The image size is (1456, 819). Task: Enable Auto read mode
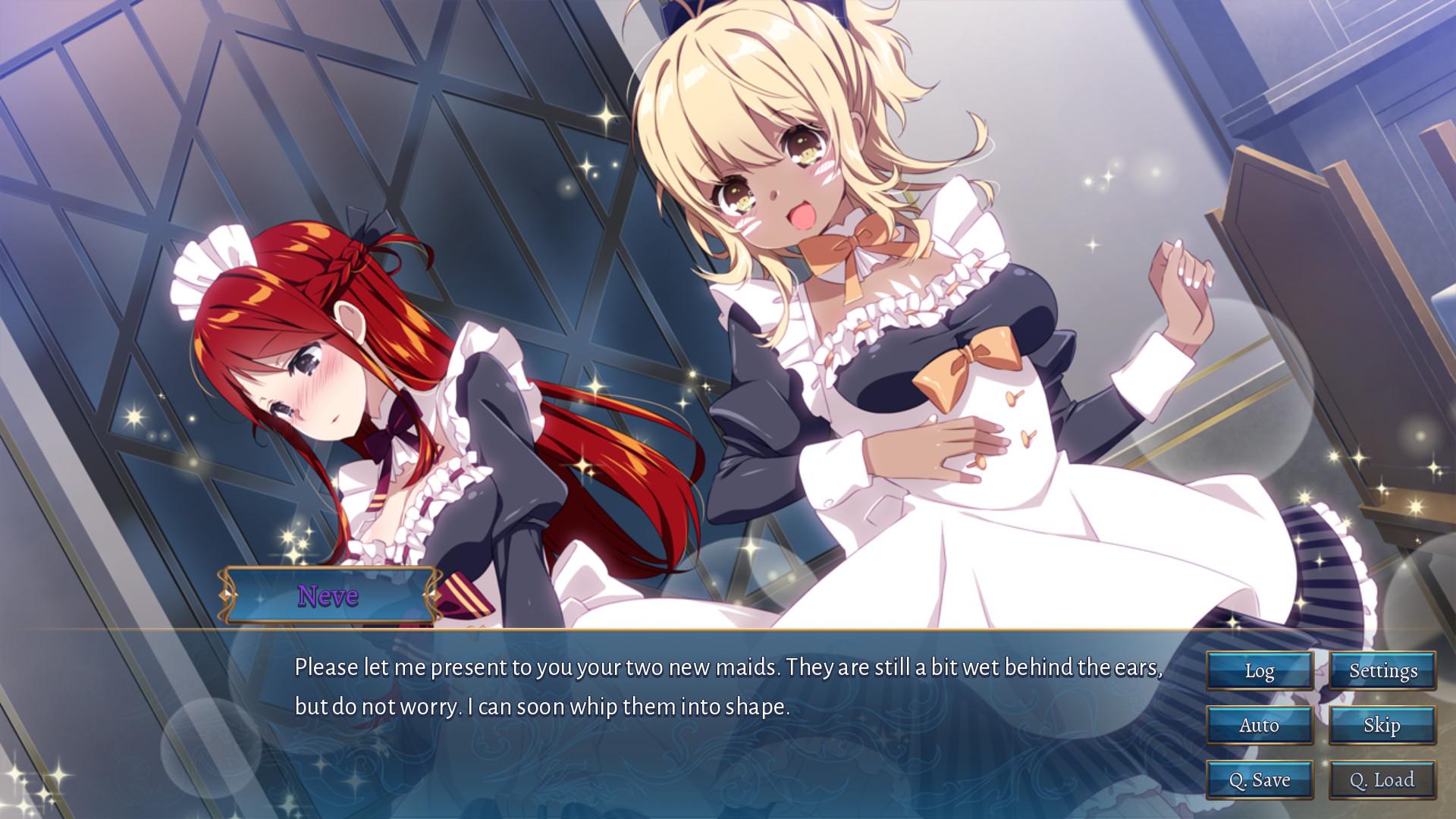click(x=1259, y=725)
